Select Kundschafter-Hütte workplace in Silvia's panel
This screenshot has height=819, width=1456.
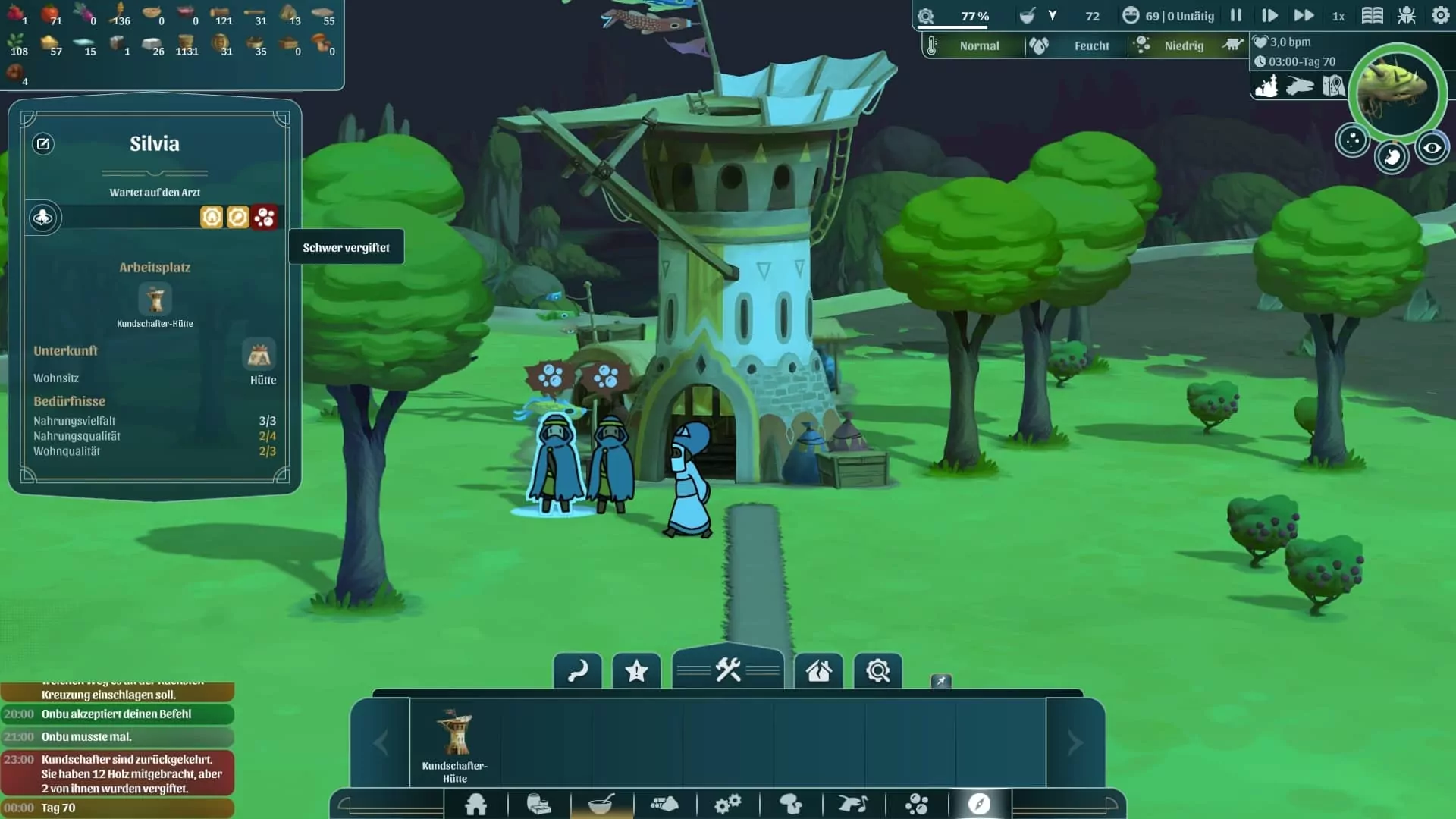155,300
